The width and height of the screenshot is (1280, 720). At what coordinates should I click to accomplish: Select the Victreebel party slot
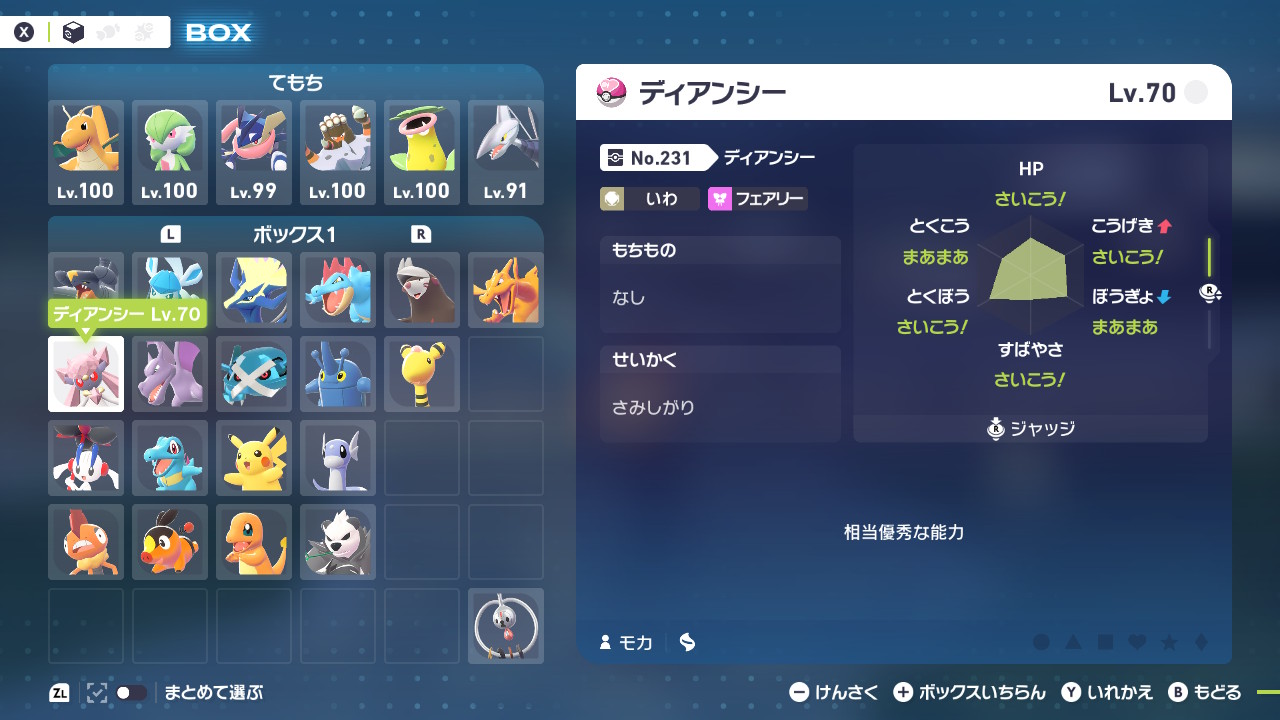pos(422,152)
